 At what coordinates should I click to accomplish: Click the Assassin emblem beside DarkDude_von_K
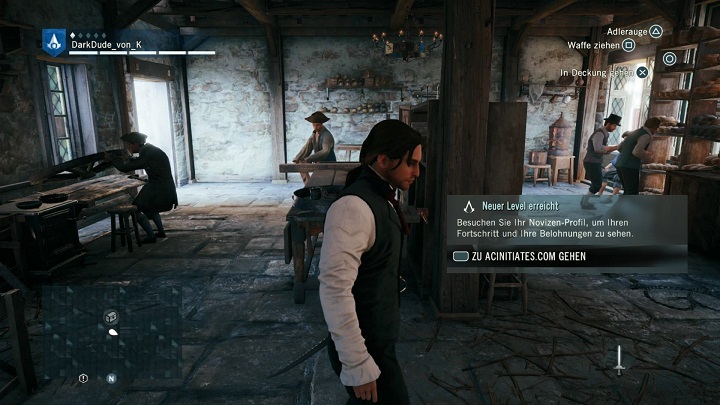click(54, 41)
